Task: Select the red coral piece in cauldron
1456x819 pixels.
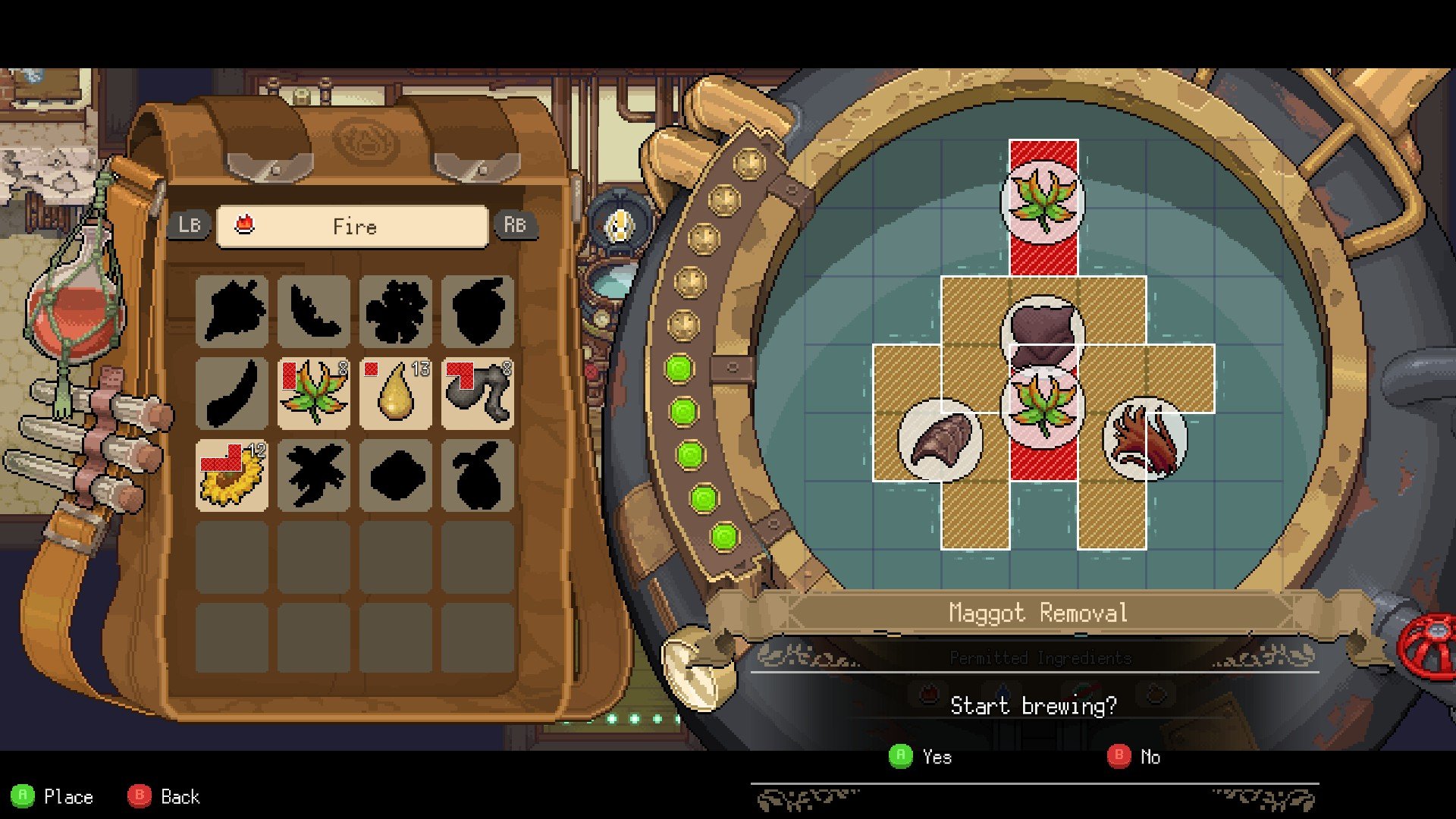Action: 1145,438
